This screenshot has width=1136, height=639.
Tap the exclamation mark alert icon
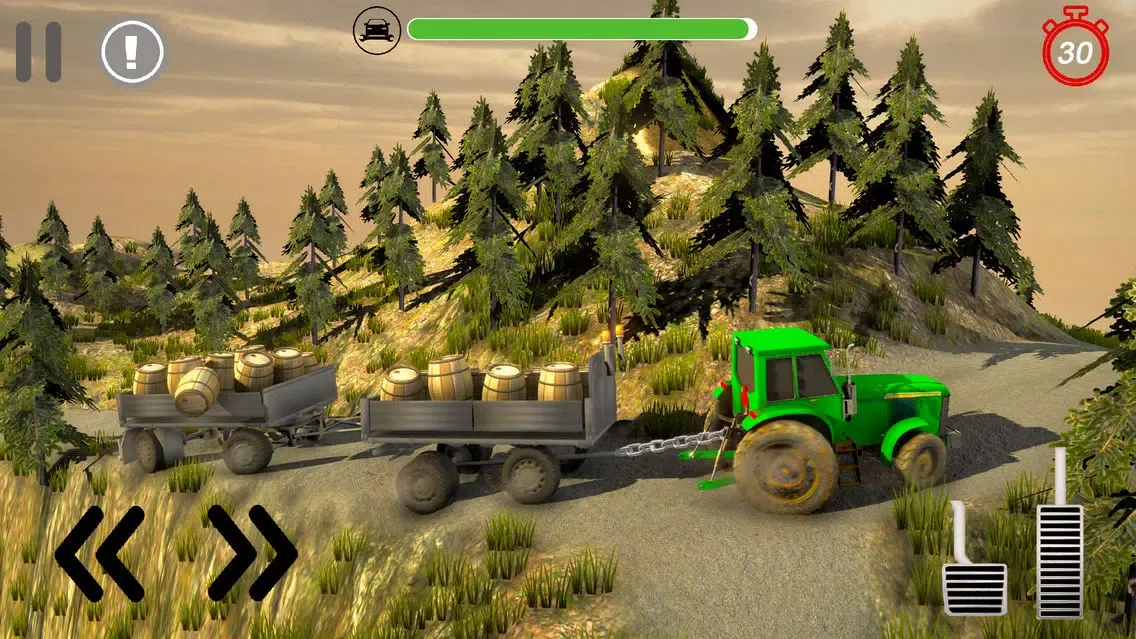click(x=132, y=52)
